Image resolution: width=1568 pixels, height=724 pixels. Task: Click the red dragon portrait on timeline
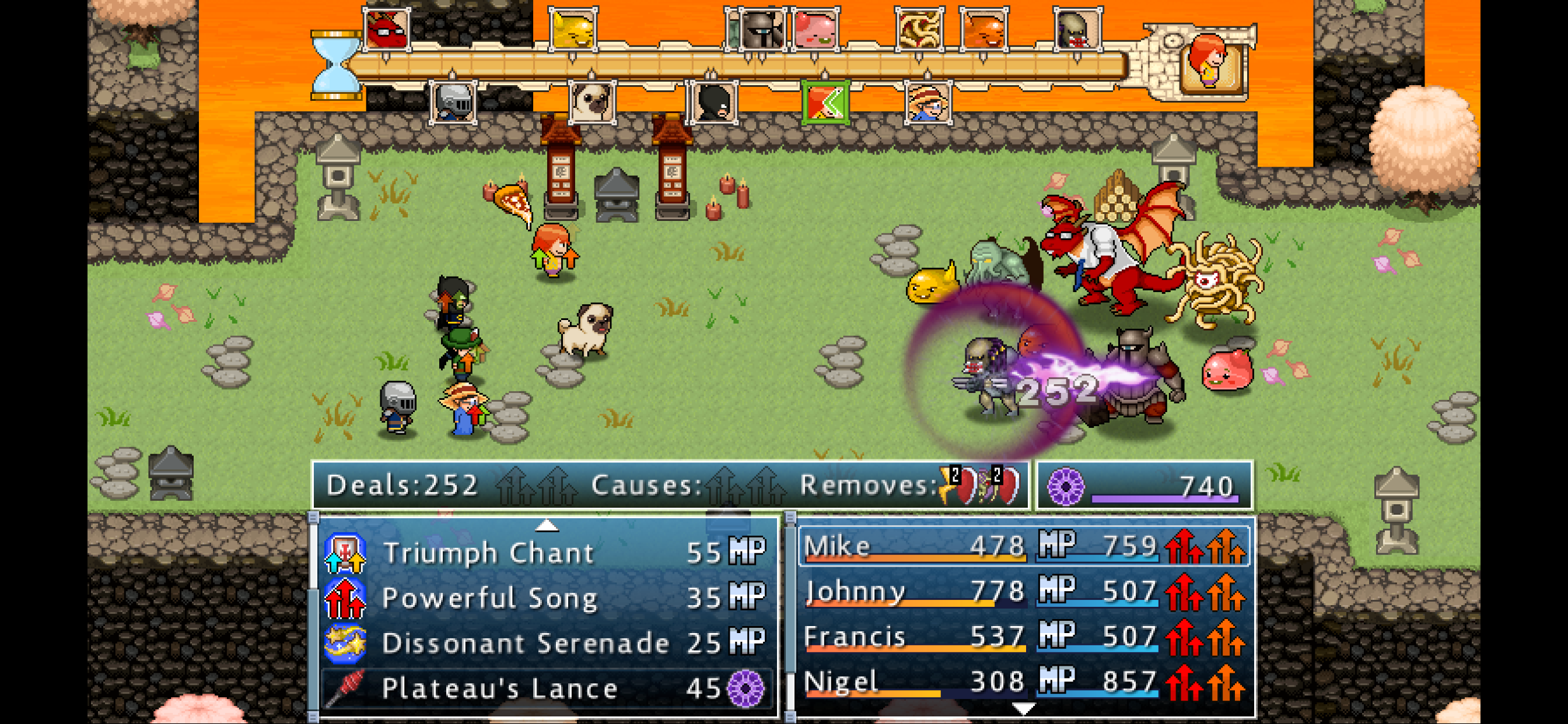[386, 29]
